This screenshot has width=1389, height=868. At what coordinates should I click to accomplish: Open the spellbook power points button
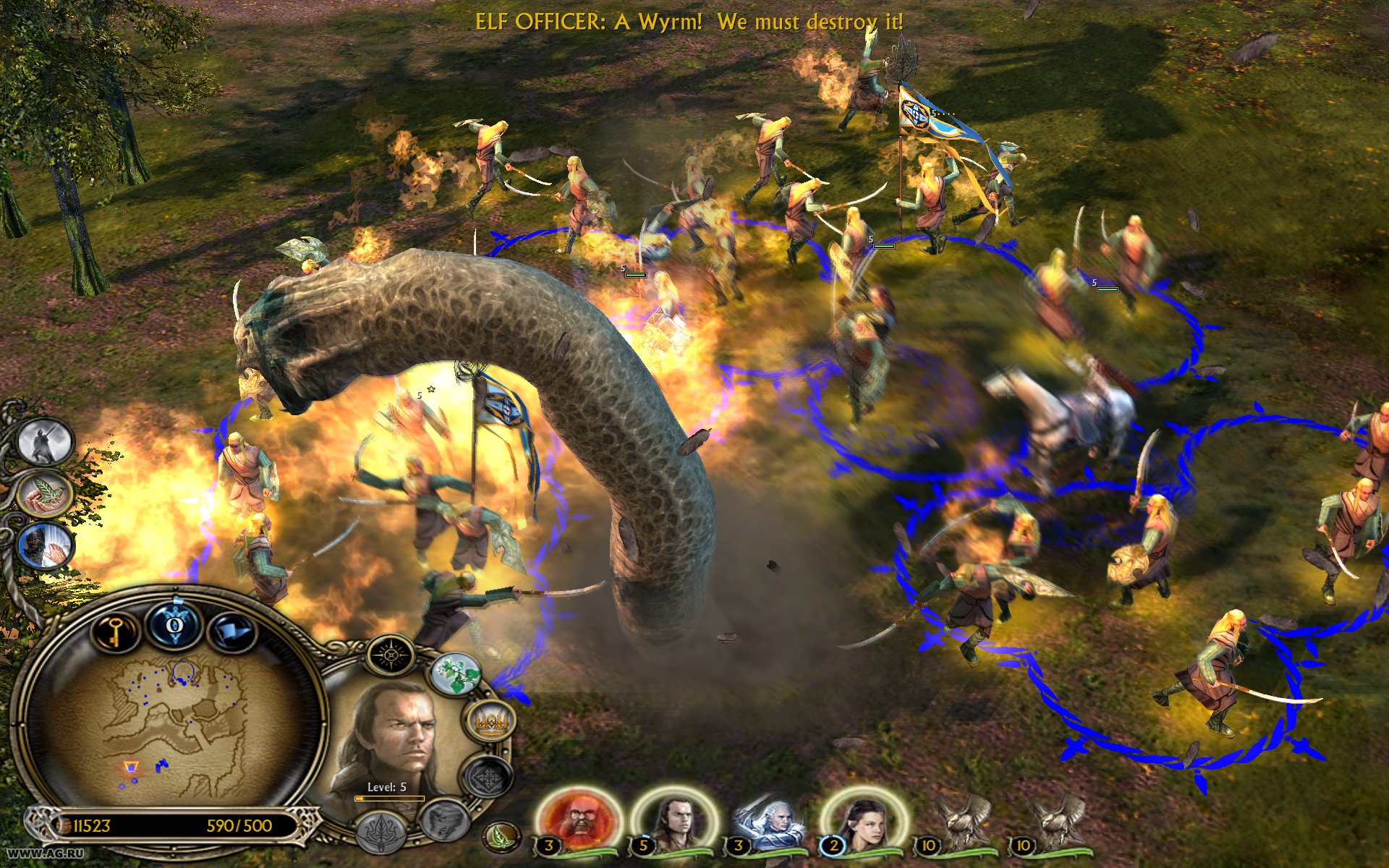(x=175, y=624)
